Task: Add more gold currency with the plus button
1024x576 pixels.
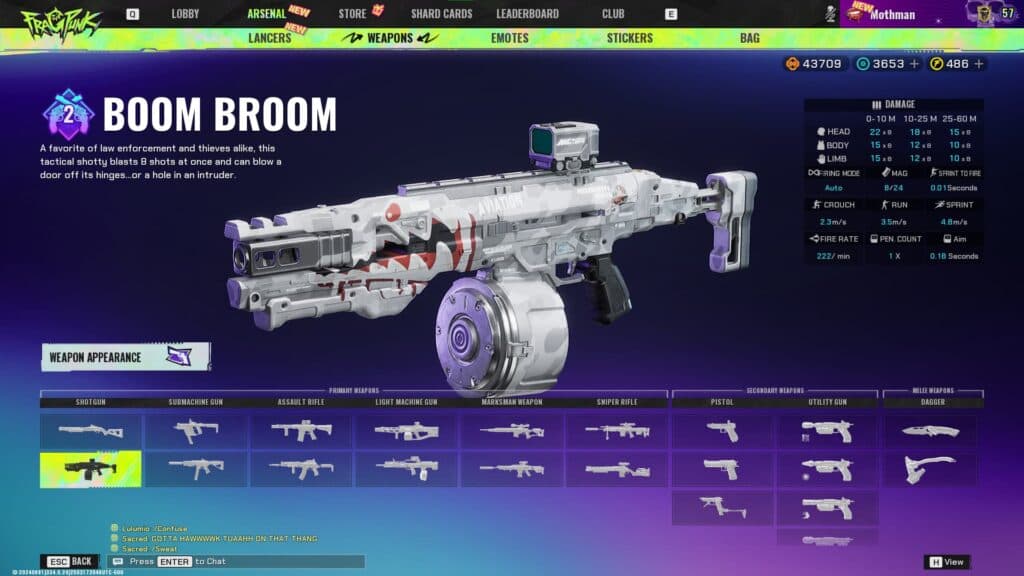Action: pyautogui.click(x=979, y=64)
